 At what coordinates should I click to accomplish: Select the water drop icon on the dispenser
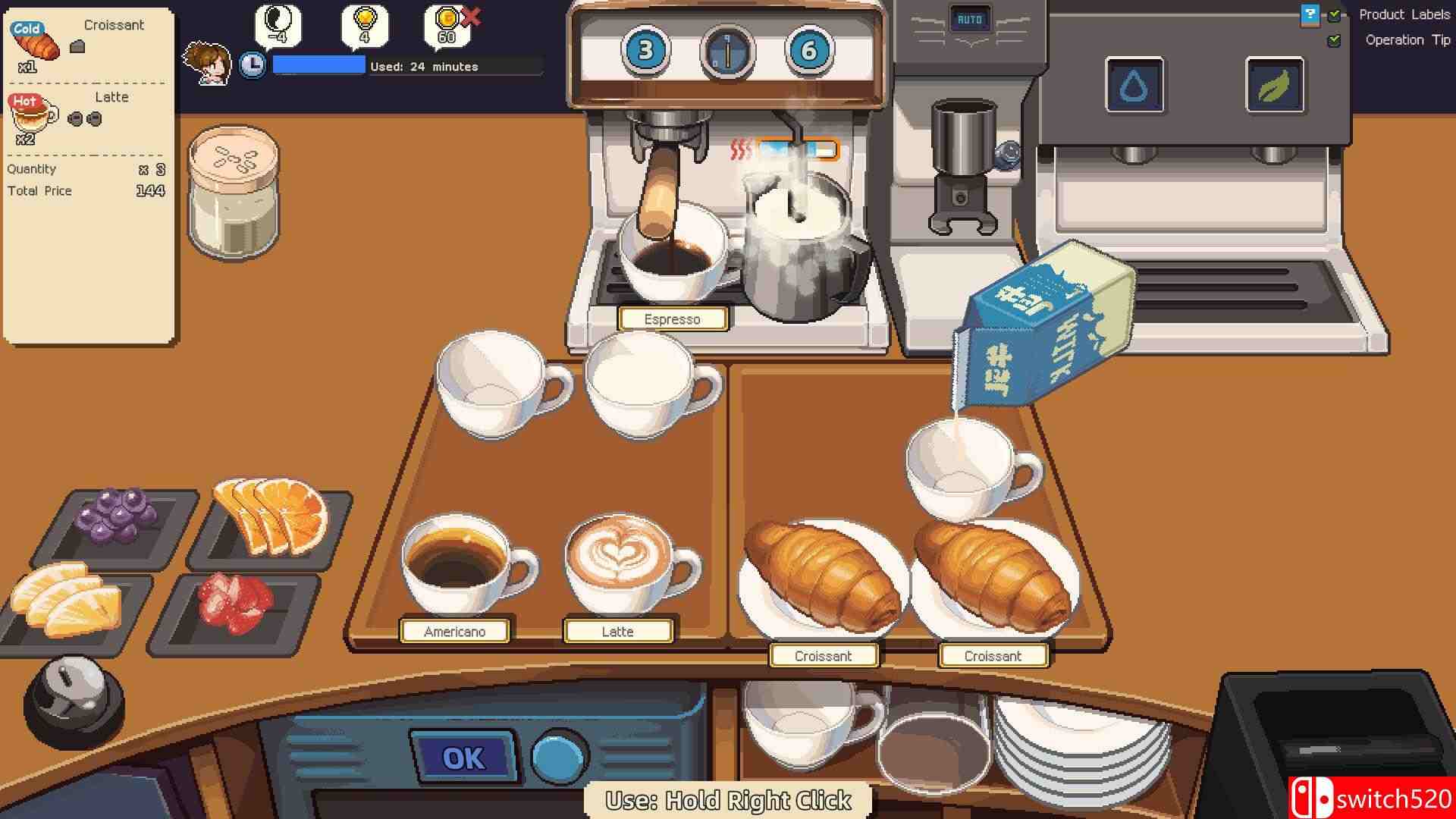pyautogui.click(x=1135, y=86)
